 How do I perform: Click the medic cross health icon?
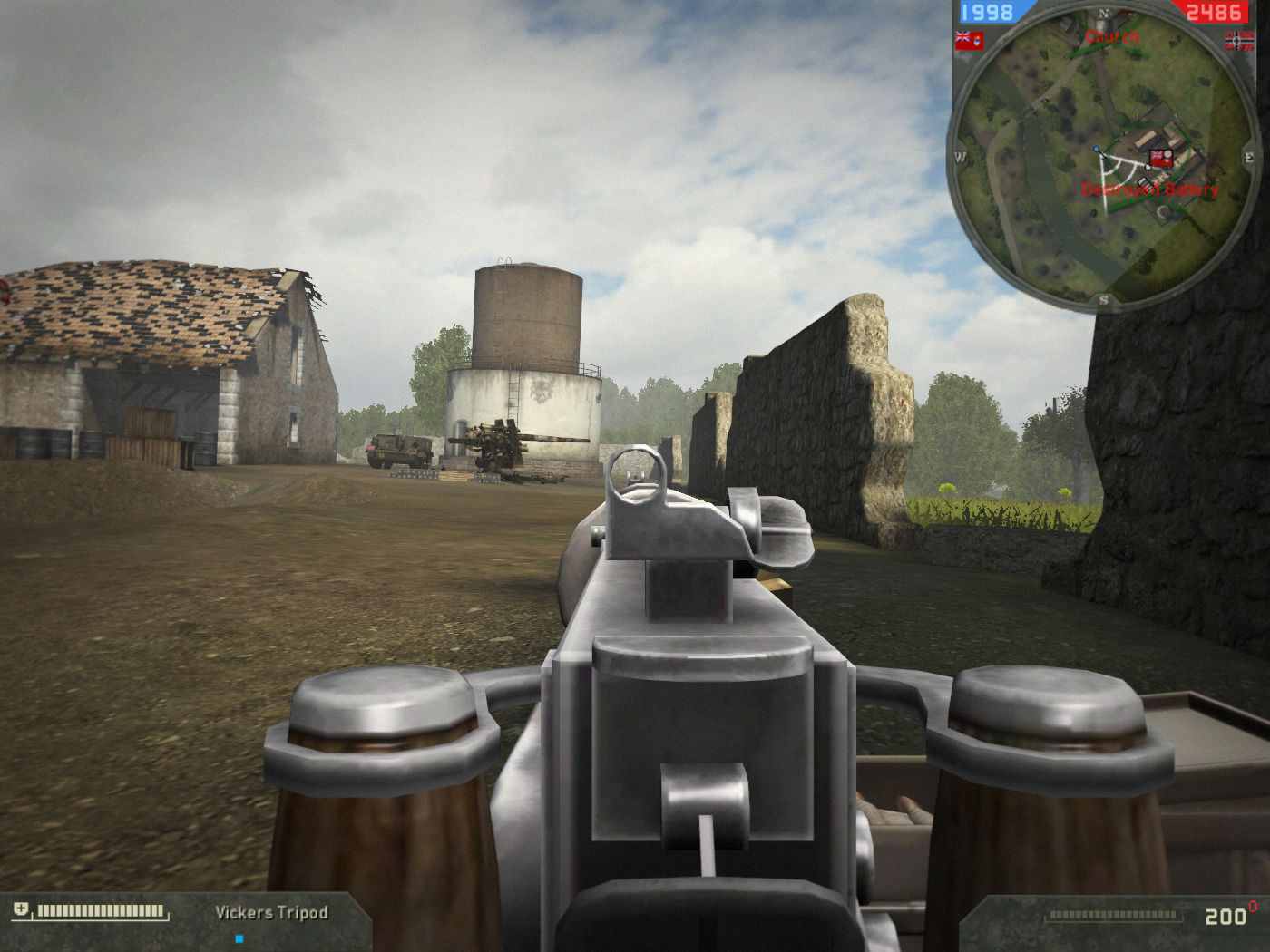[x=21, y=909]
